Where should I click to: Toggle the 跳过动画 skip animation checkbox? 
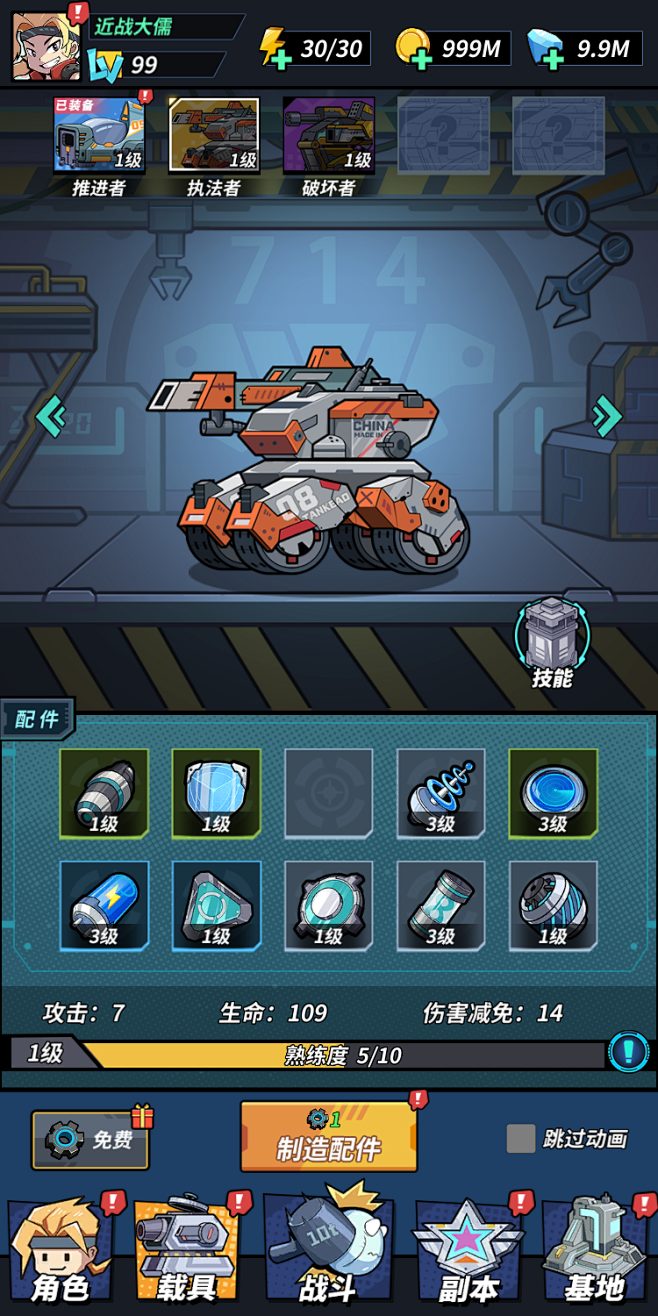point(520,1138)
